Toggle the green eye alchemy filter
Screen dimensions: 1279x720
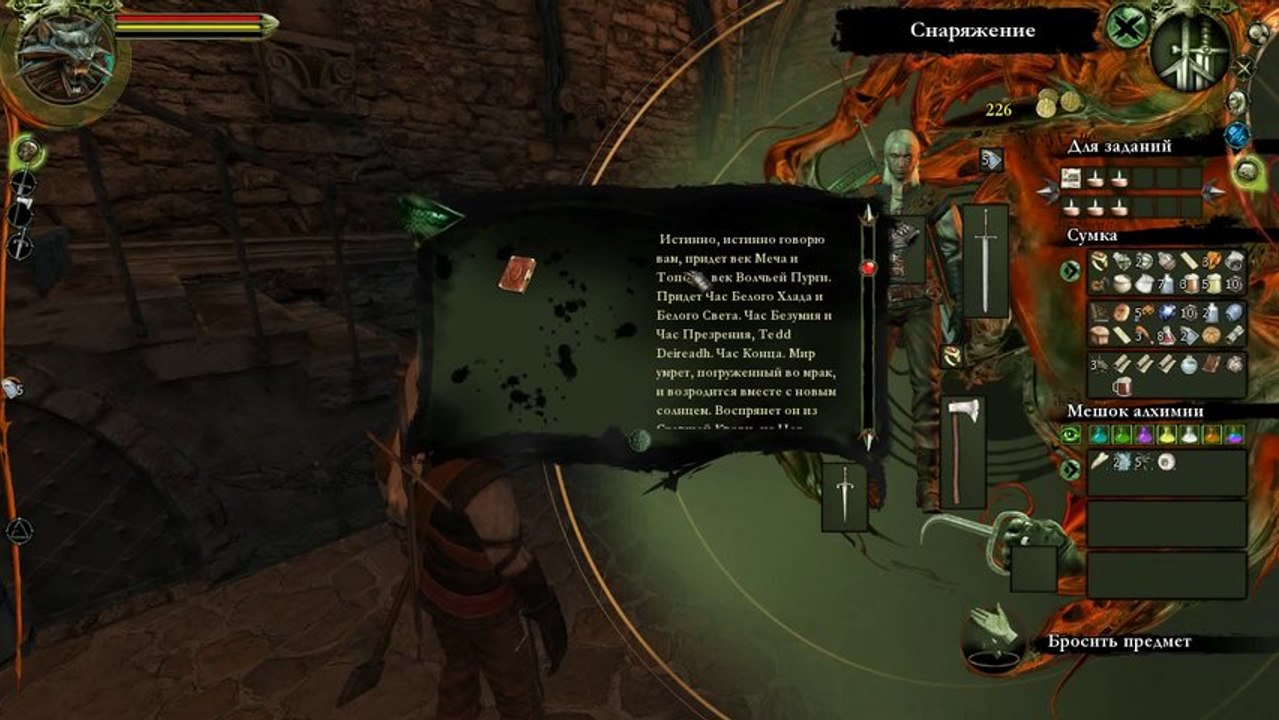click(x=1071, y=435)
